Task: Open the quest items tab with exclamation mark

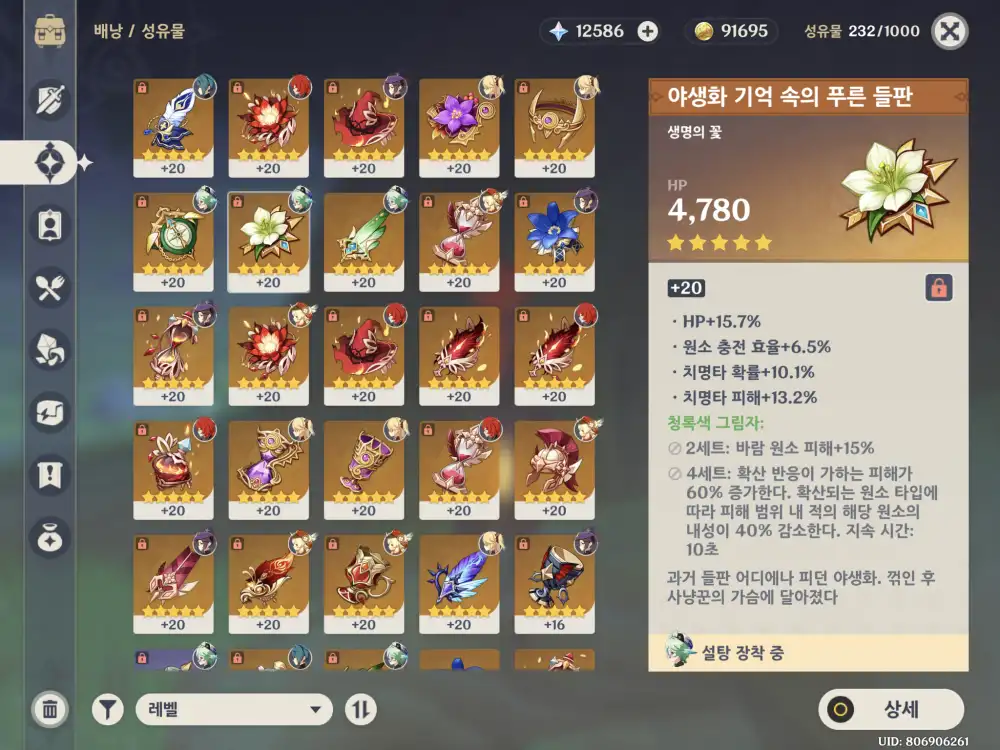Action: pos(50,472)
